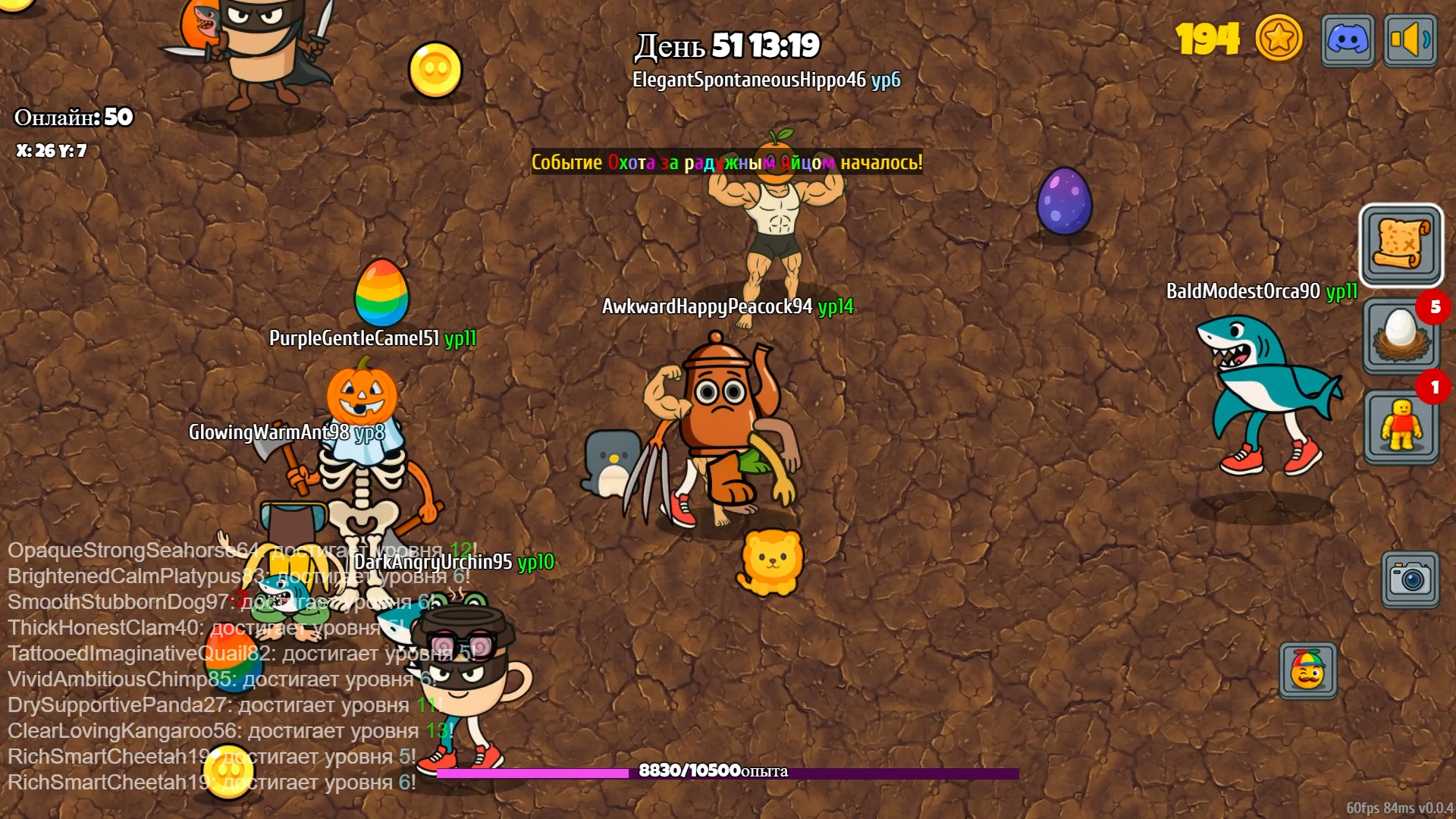Image resolution: width=1456 pixels, height=819 pixels.
Task: Click the golden star icon next to coins
Action: click(x=1279, y=39)
